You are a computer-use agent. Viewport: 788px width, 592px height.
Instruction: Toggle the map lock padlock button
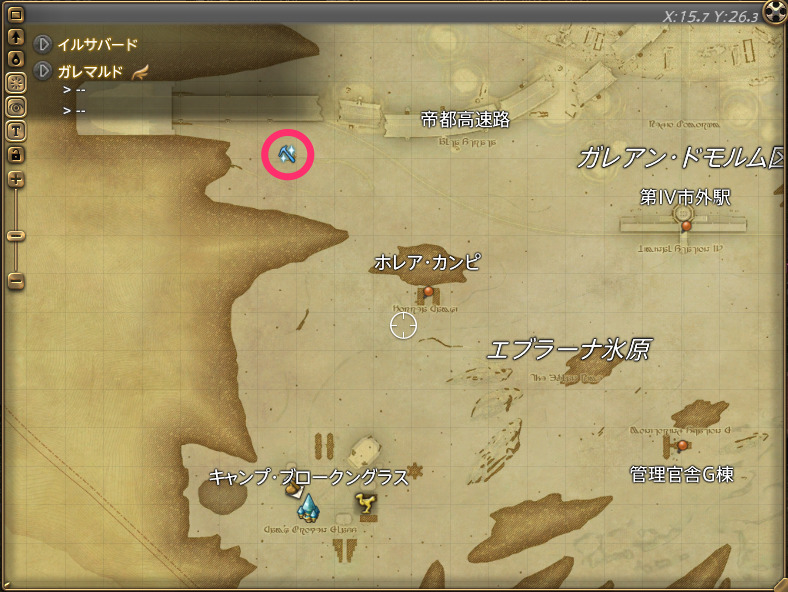(16, 154)
